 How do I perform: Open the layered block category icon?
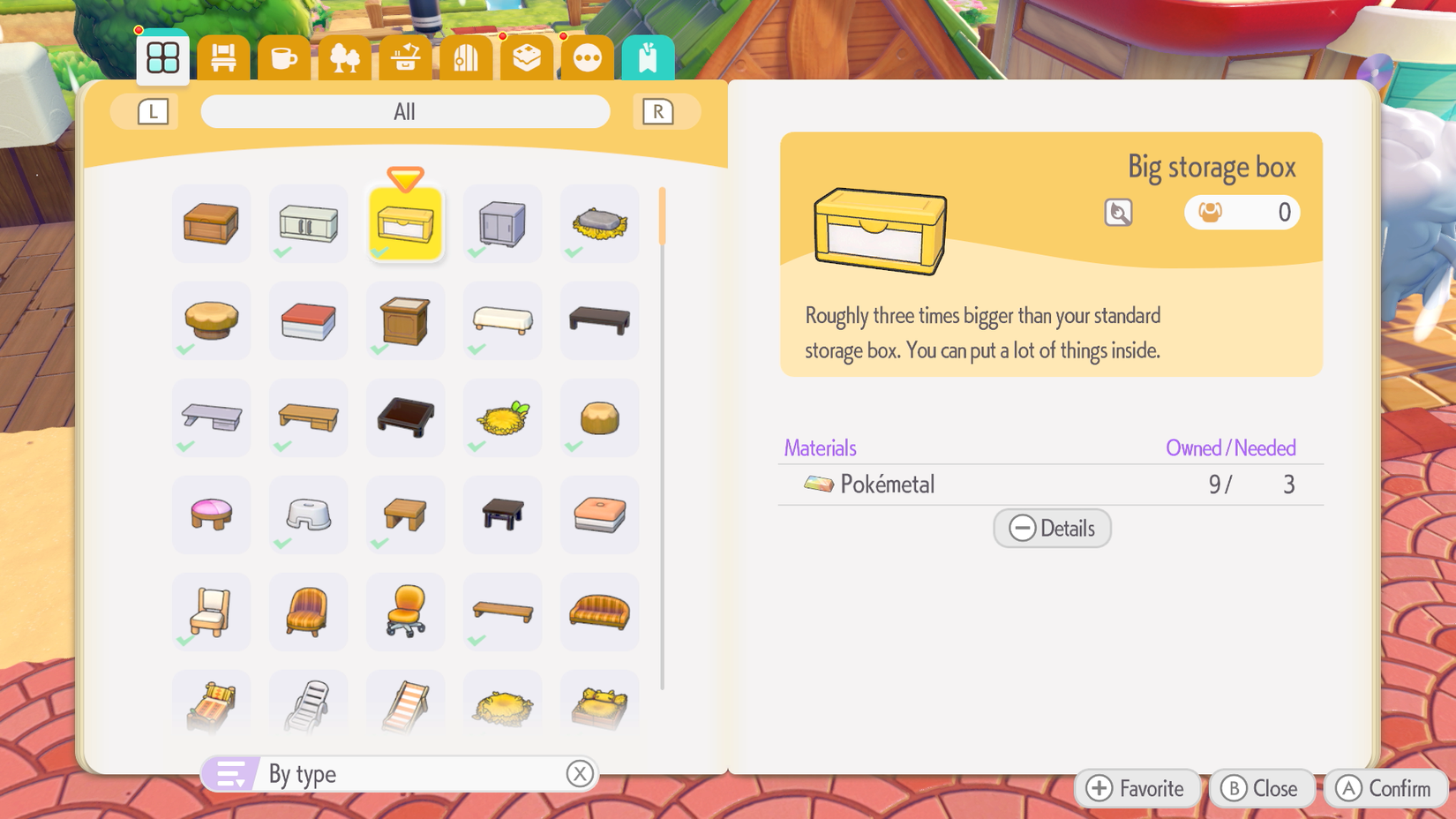coord(527,56)
